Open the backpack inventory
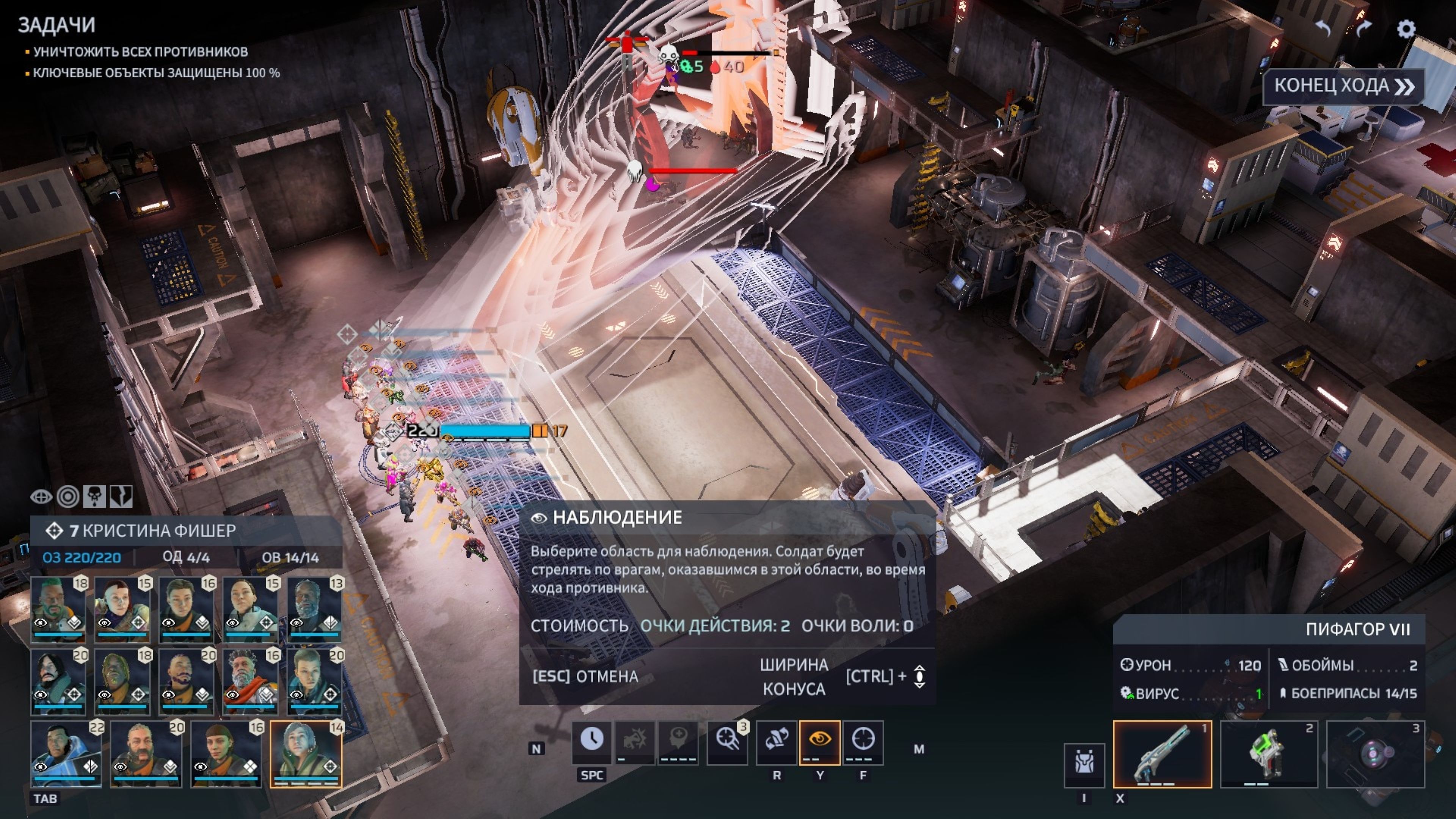The image size is (1456, 819). [1084, 765]
